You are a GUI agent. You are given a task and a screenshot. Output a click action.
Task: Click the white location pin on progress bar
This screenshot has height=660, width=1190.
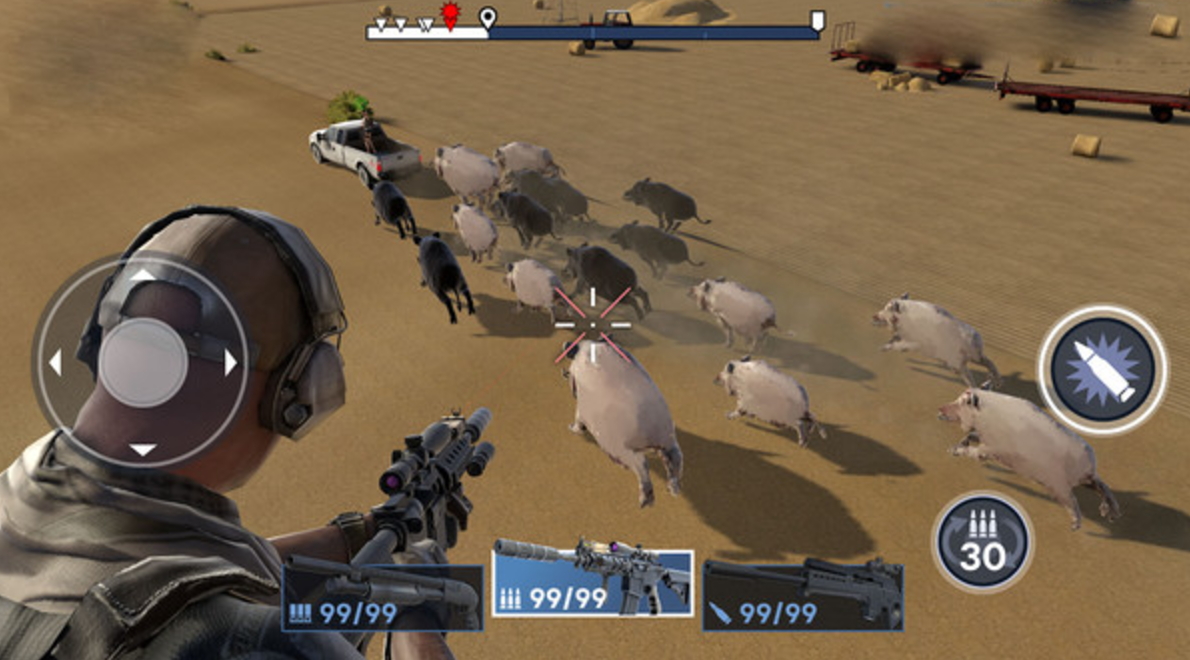point(488,17)
